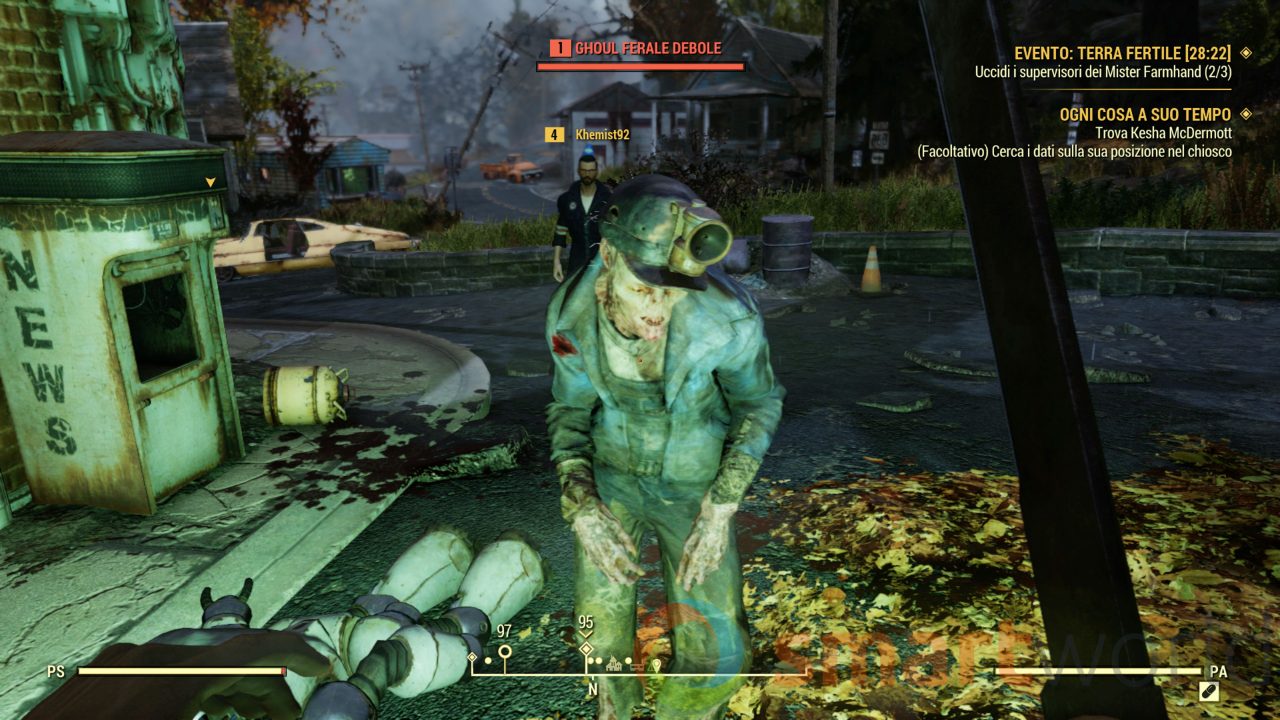This screenshot has width=1280, height=720.
Task: Select the circular compass marker labeled 97
Action: coord(504,653)
